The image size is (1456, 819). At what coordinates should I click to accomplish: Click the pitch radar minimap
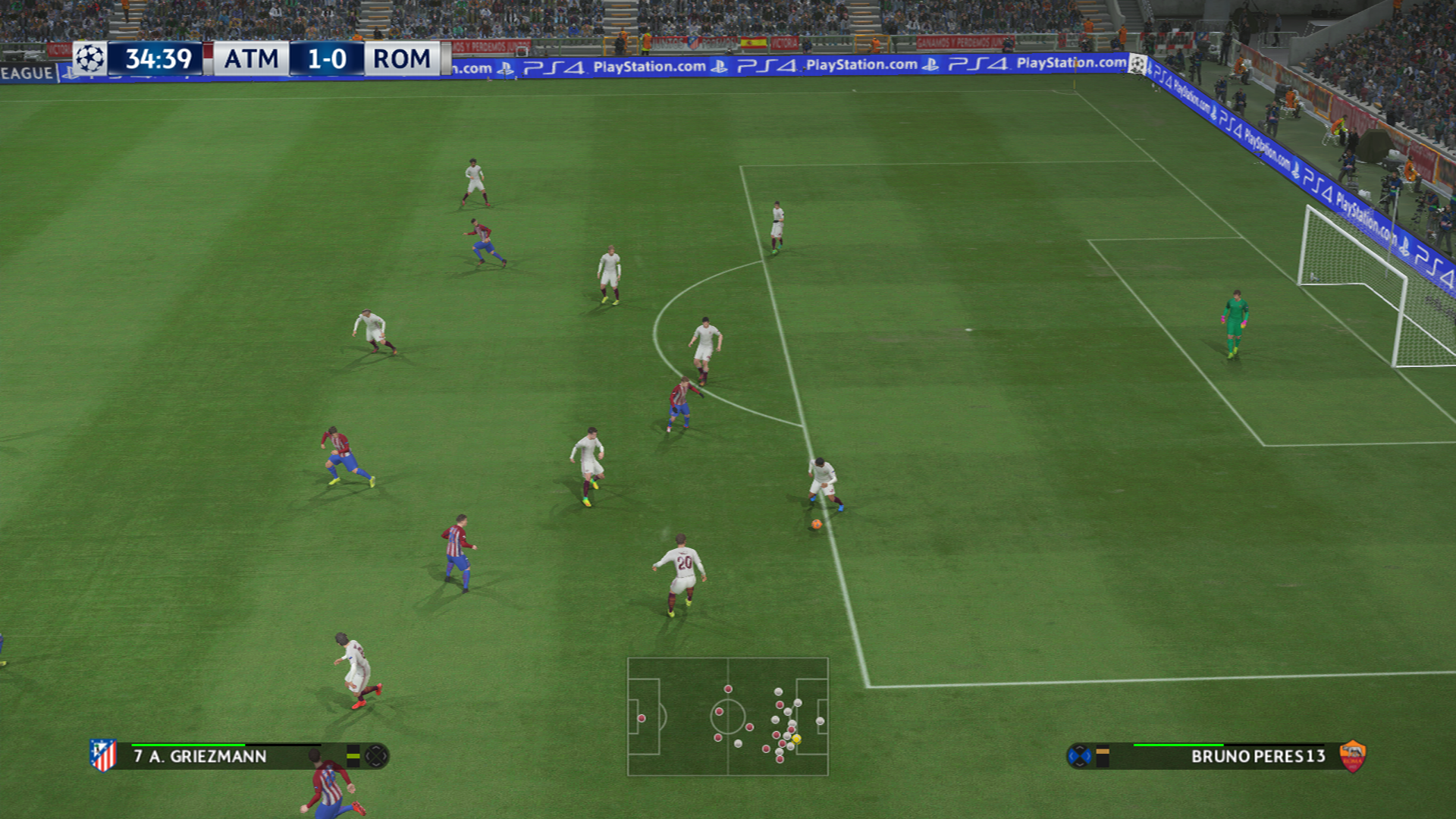(727, 717)
